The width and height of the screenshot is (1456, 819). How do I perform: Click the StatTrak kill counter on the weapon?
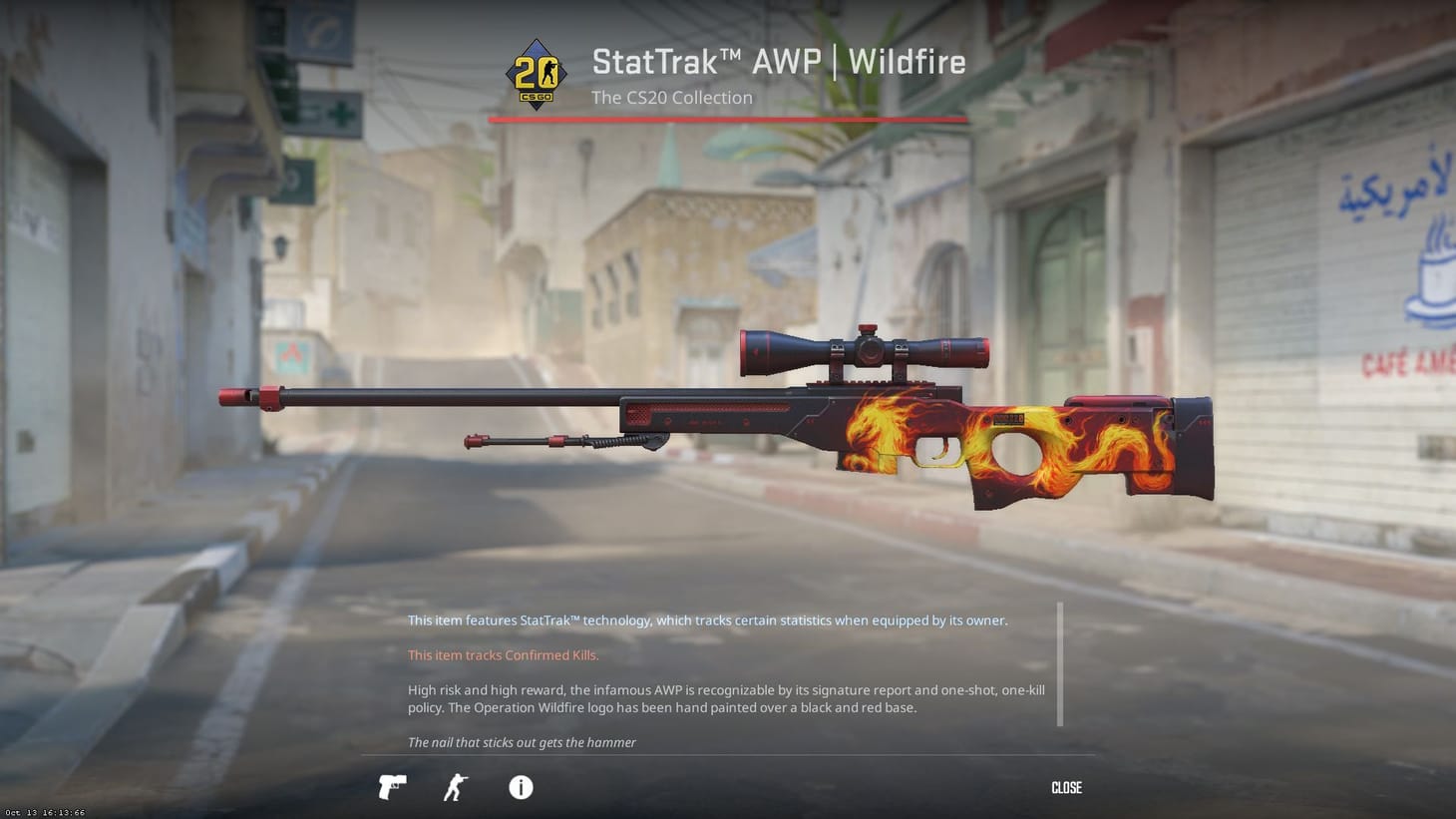[x=1010, y=419]
